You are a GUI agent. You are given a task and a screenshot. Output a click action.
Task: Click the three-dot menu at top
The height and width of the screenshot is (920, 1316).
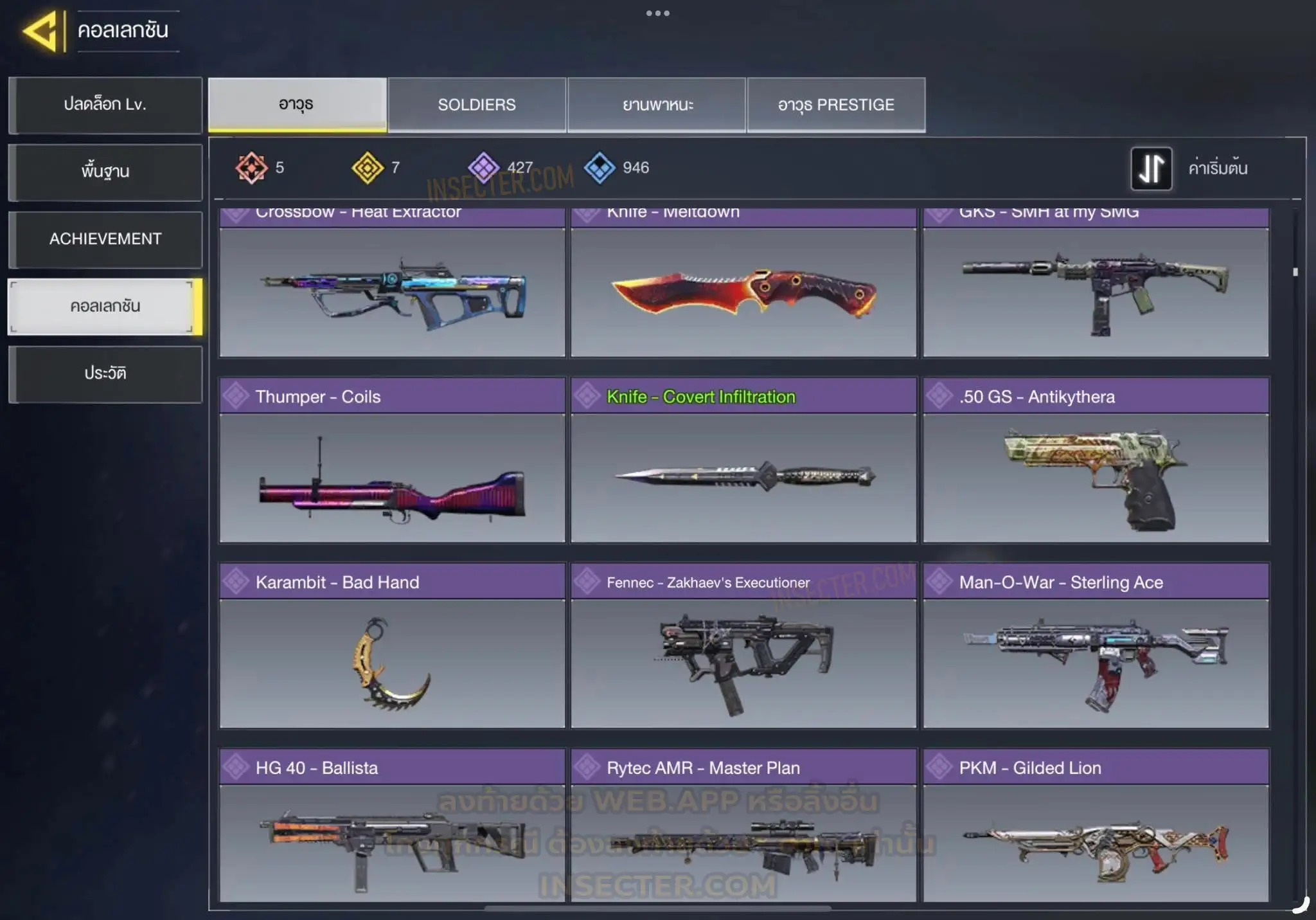657,14
